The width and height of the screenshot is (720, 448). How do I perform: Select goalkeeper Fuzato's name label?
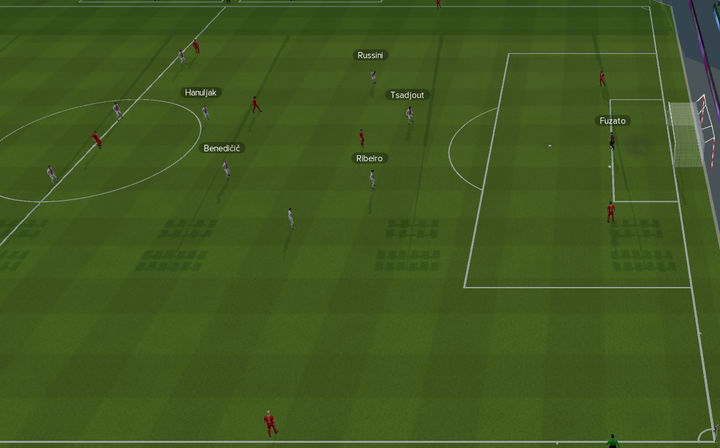pos(612,121)
